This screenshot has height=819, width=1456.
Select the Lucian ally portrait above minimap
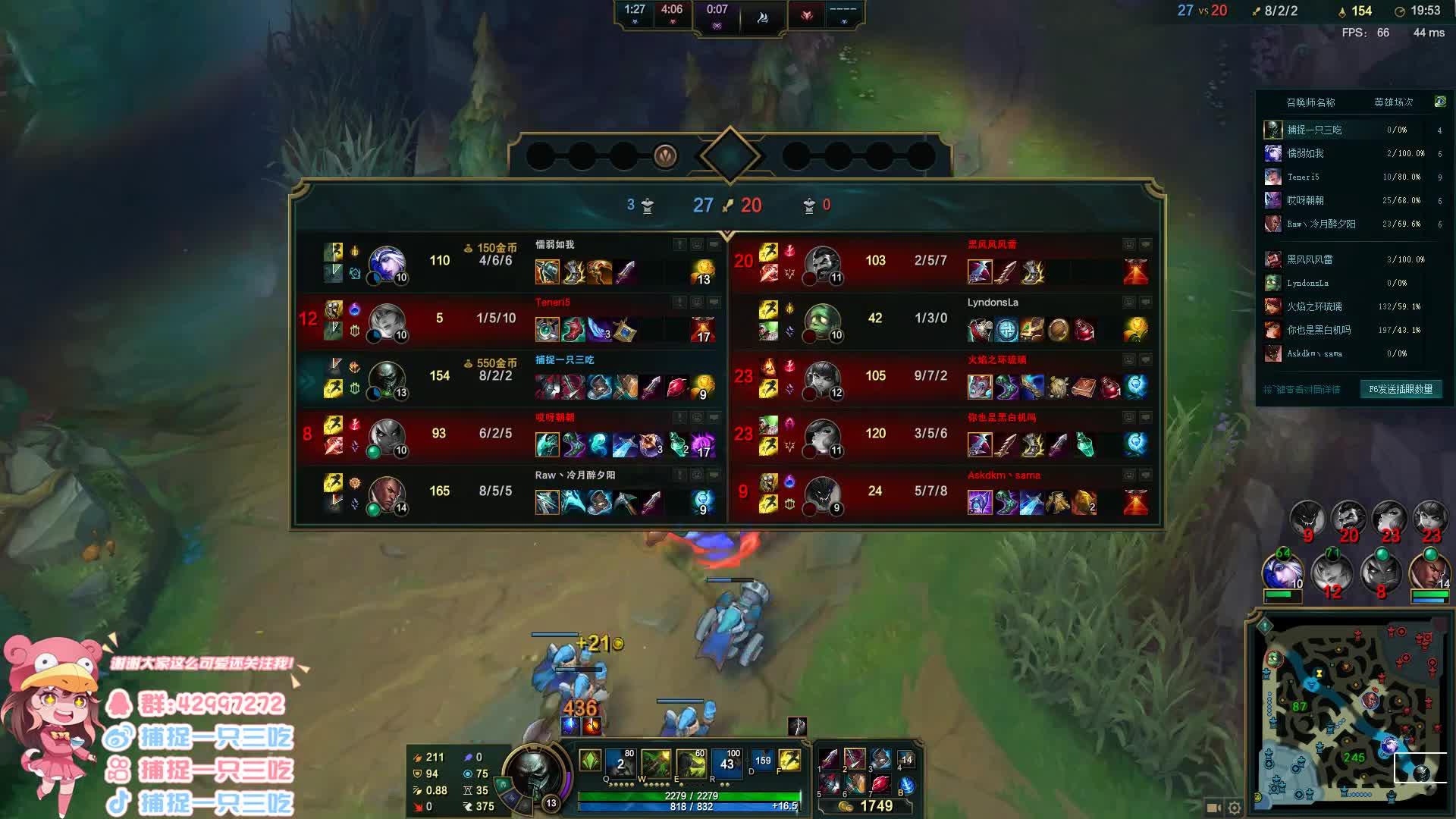(x=1429, y=573)
